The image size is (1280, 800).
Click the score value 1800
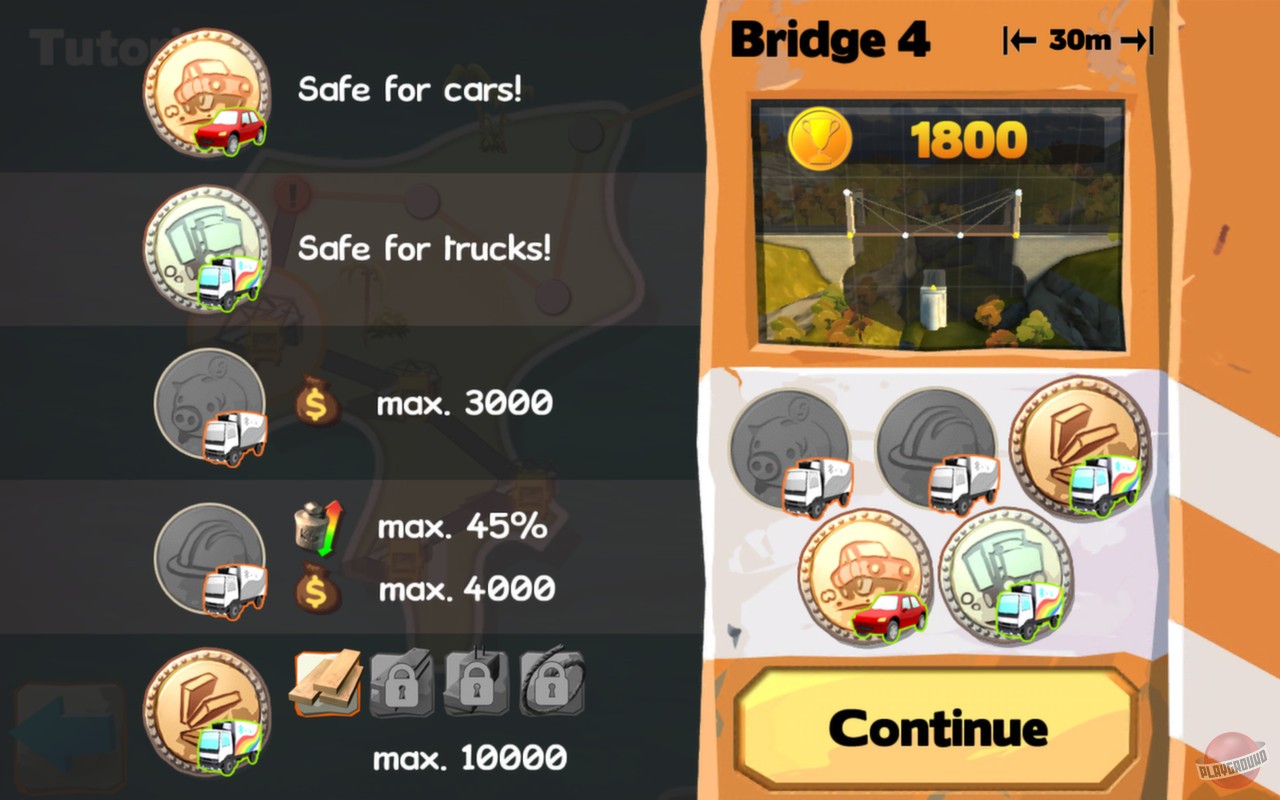click(x=967, y=139)
